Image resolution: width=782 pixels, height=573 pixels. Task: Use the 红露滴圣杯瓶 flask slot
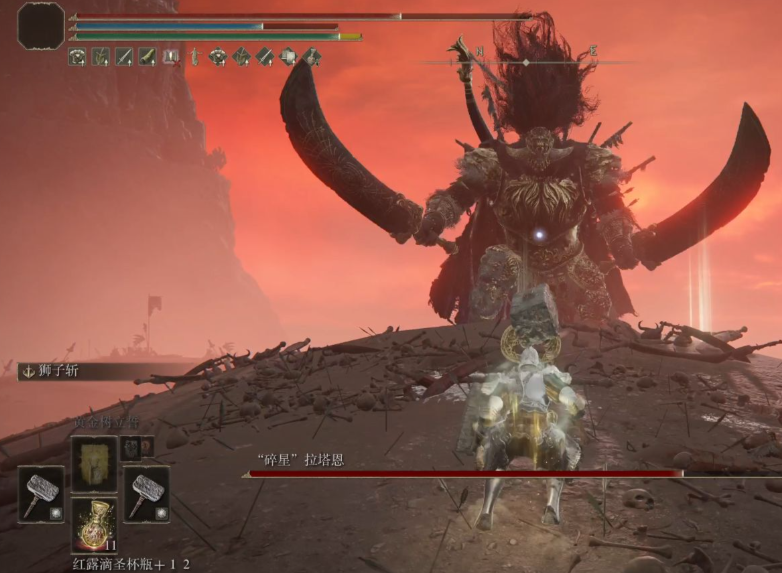pos(94,525)
